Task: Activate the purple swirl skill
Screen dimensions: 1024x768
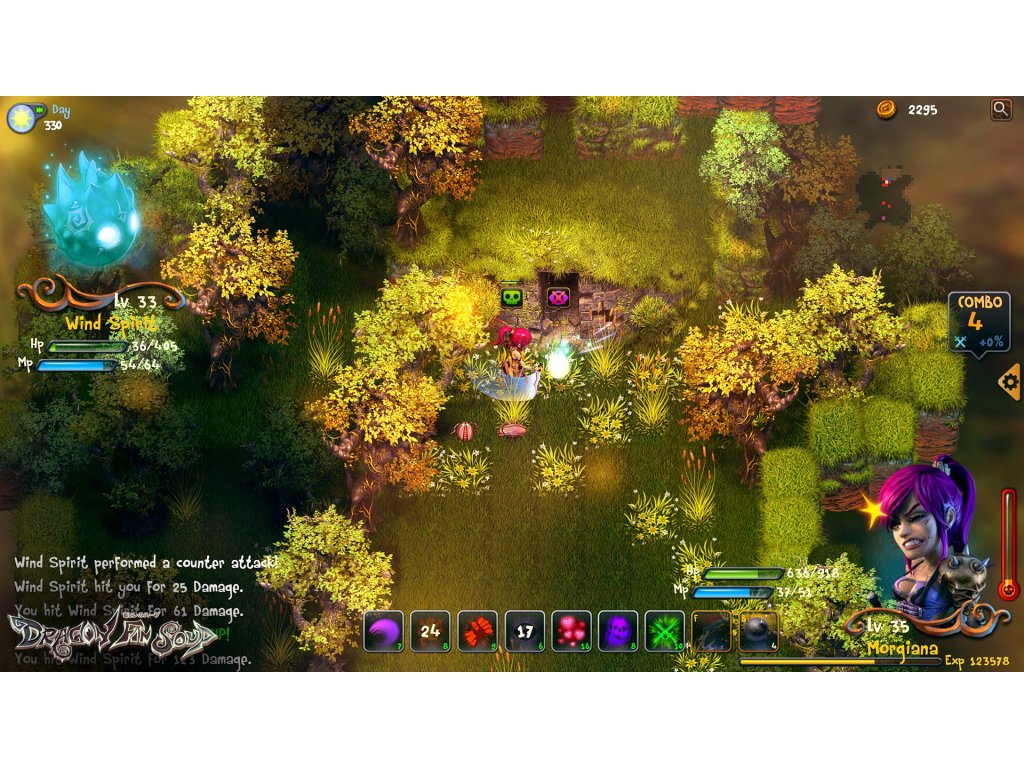Action: point(383,631)
